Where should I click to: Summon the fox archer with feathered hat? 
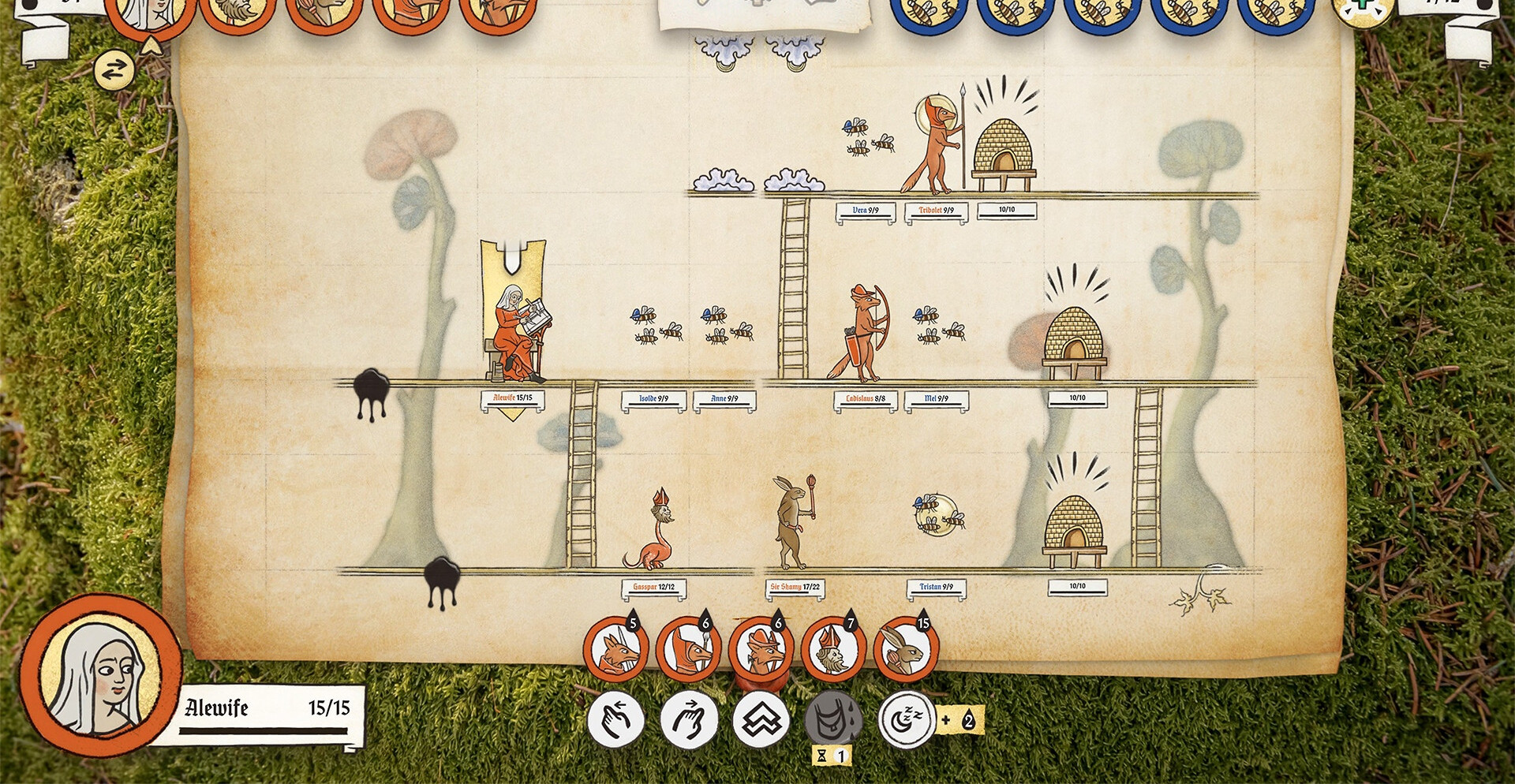pyautogui.click(x=761, y=651)
